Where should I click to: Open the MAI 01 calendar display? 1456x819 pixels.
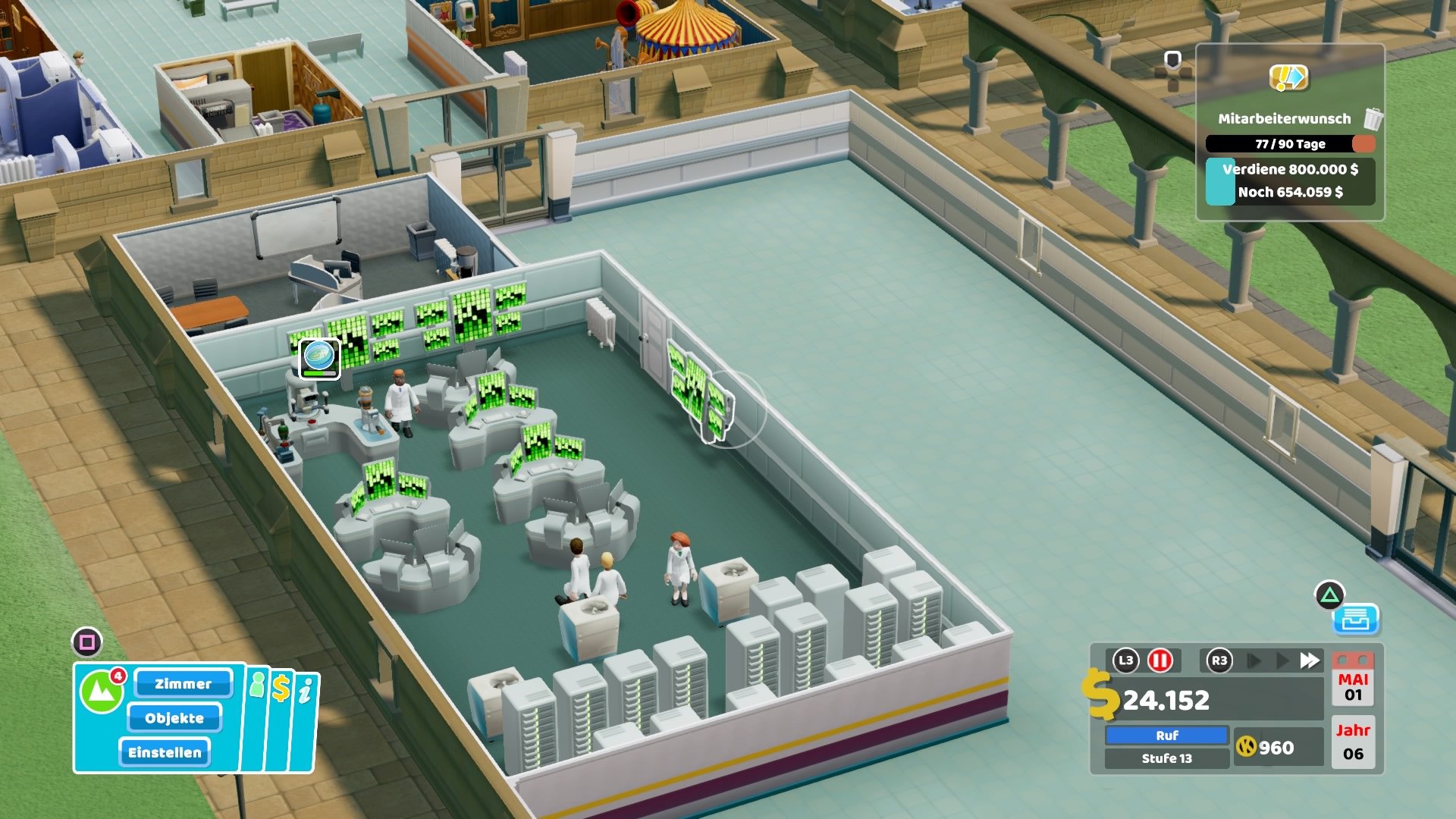coord(1354,690)
